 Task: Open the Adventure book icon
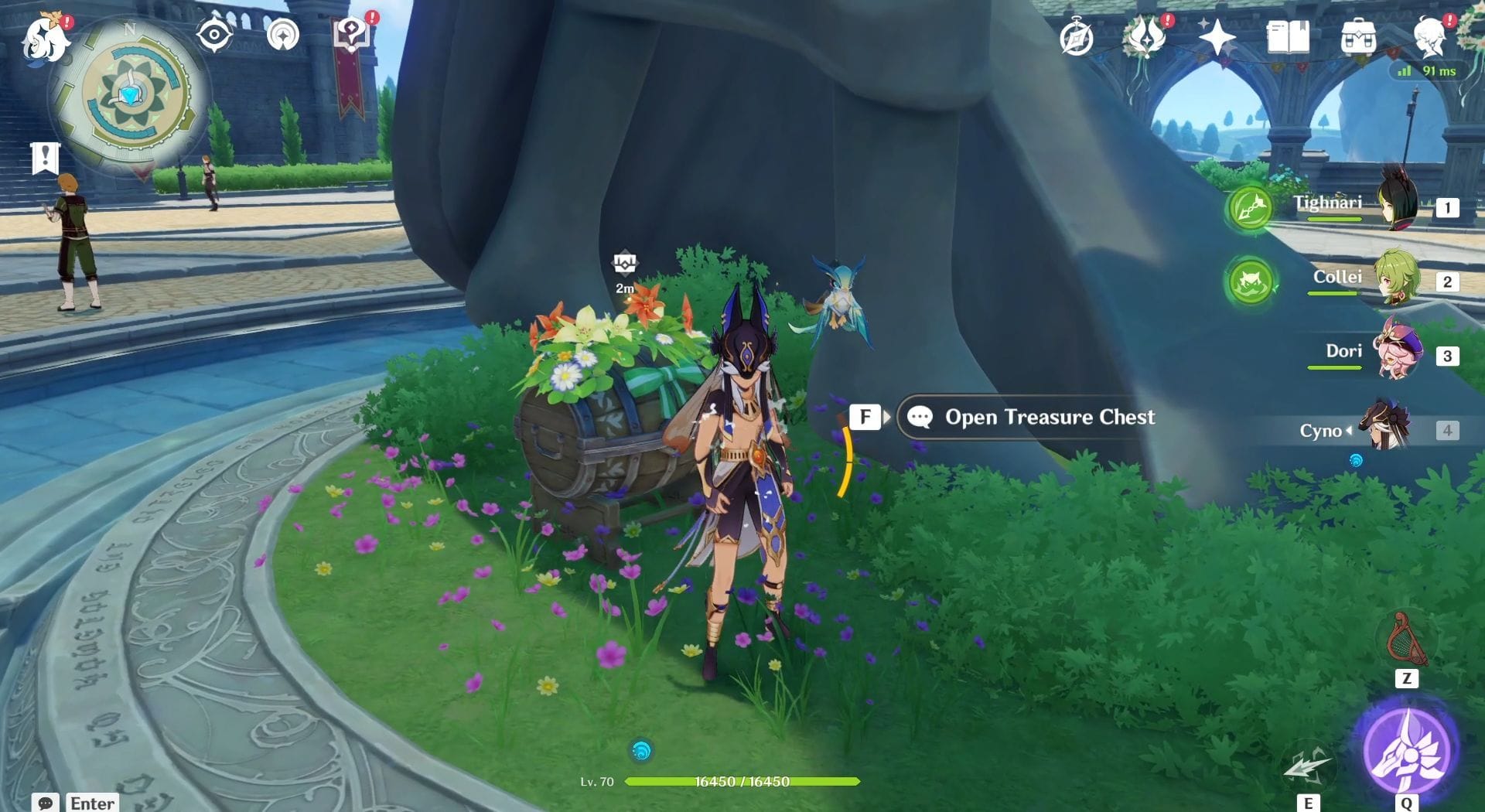click(x=1288, y=36)
